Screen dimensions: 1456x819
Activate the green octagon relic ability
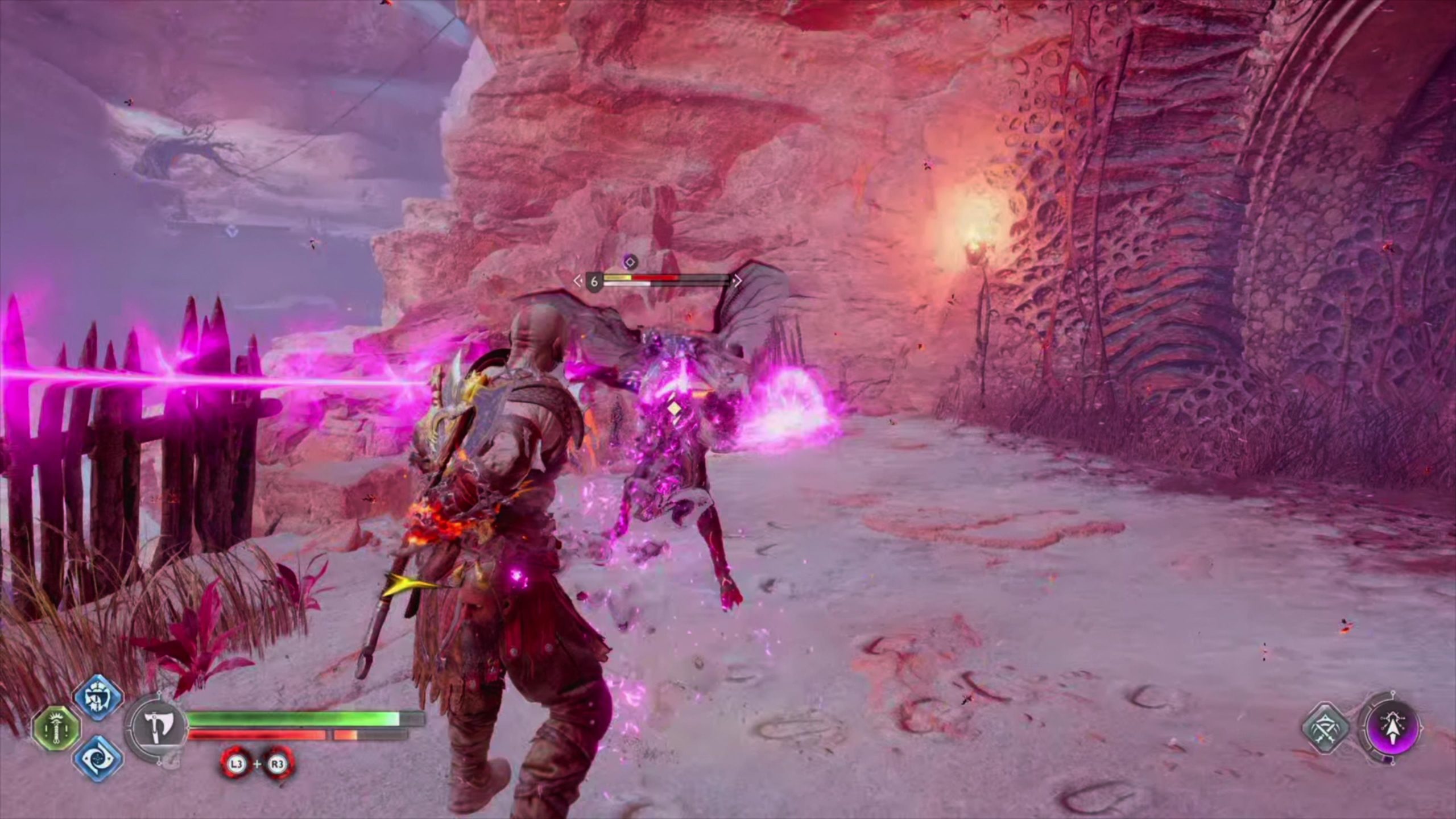pos(56,729)
